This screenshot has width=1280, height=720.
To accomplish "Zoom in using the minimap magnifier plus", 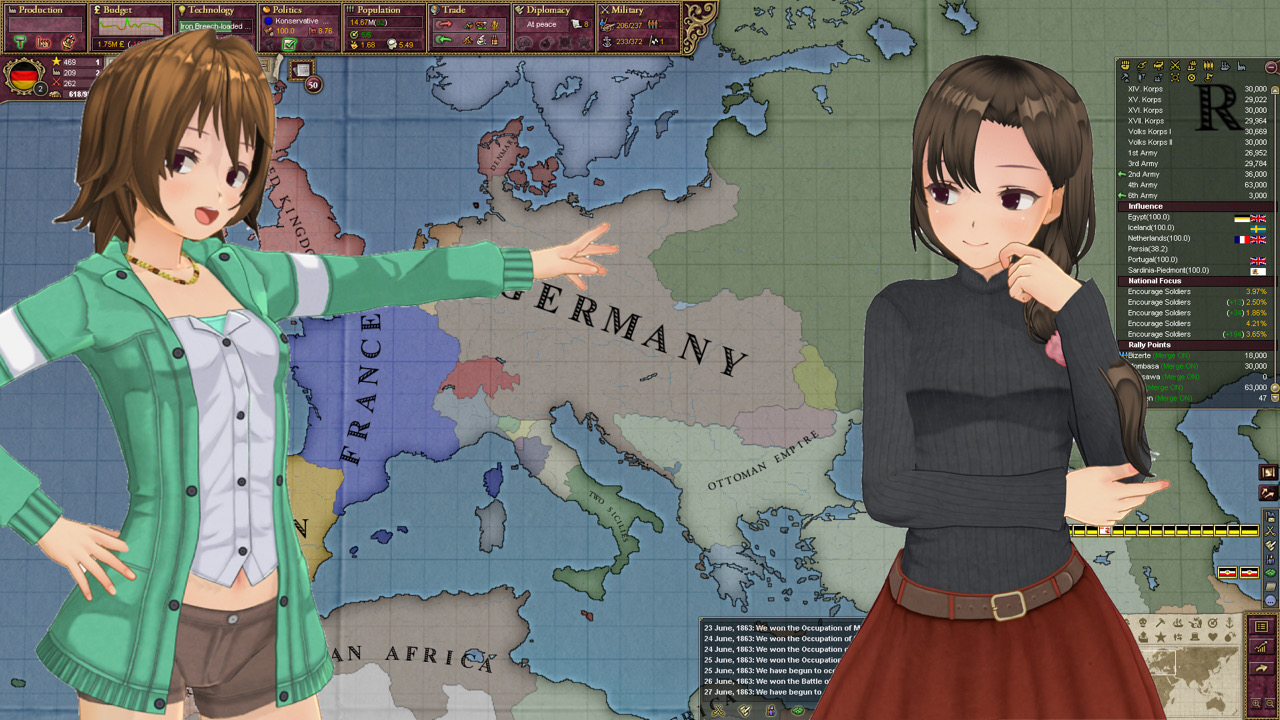I will [x=1256, y=704].
